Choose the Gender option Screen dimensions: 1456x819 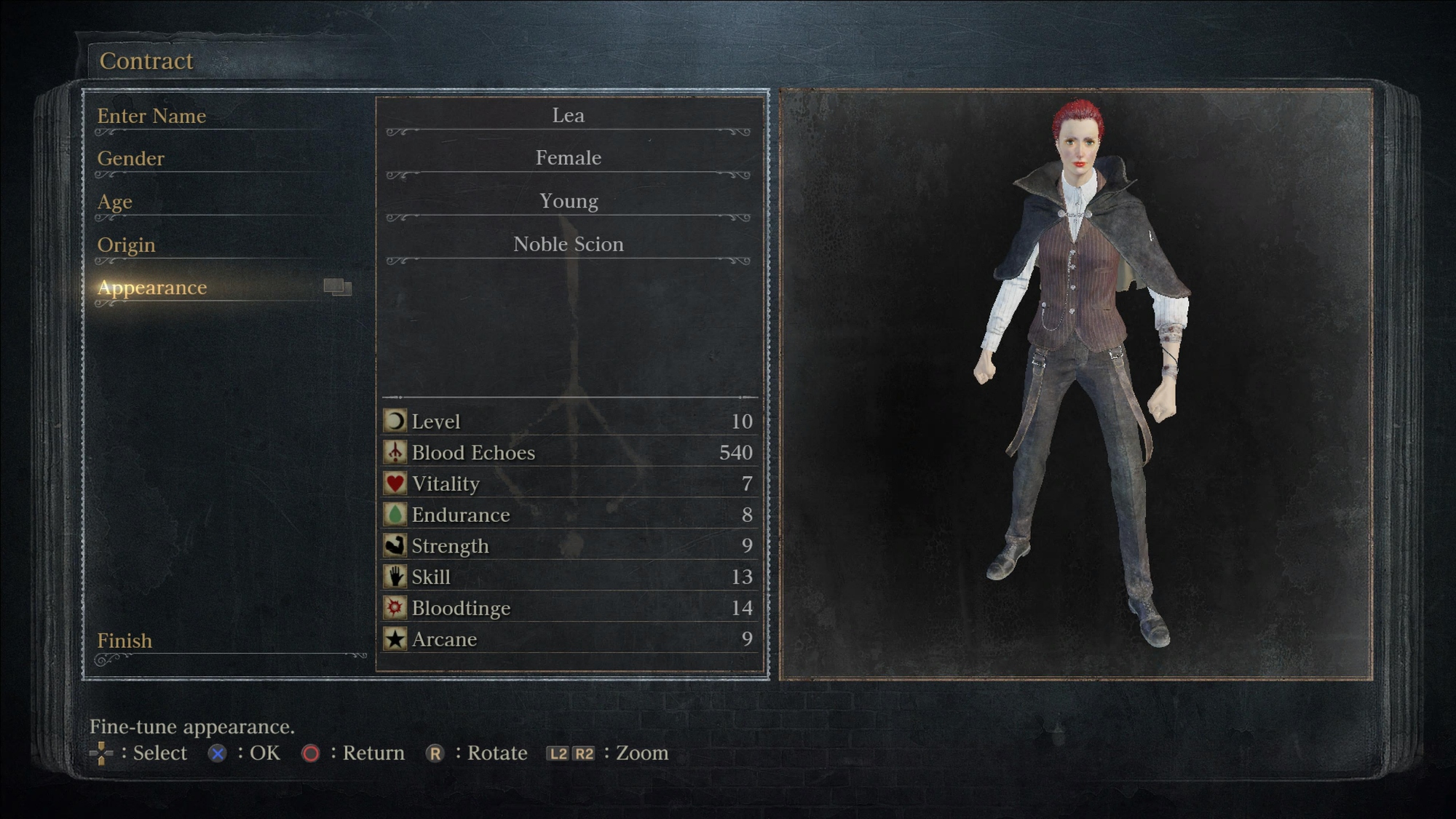click(x=131, y=158)
